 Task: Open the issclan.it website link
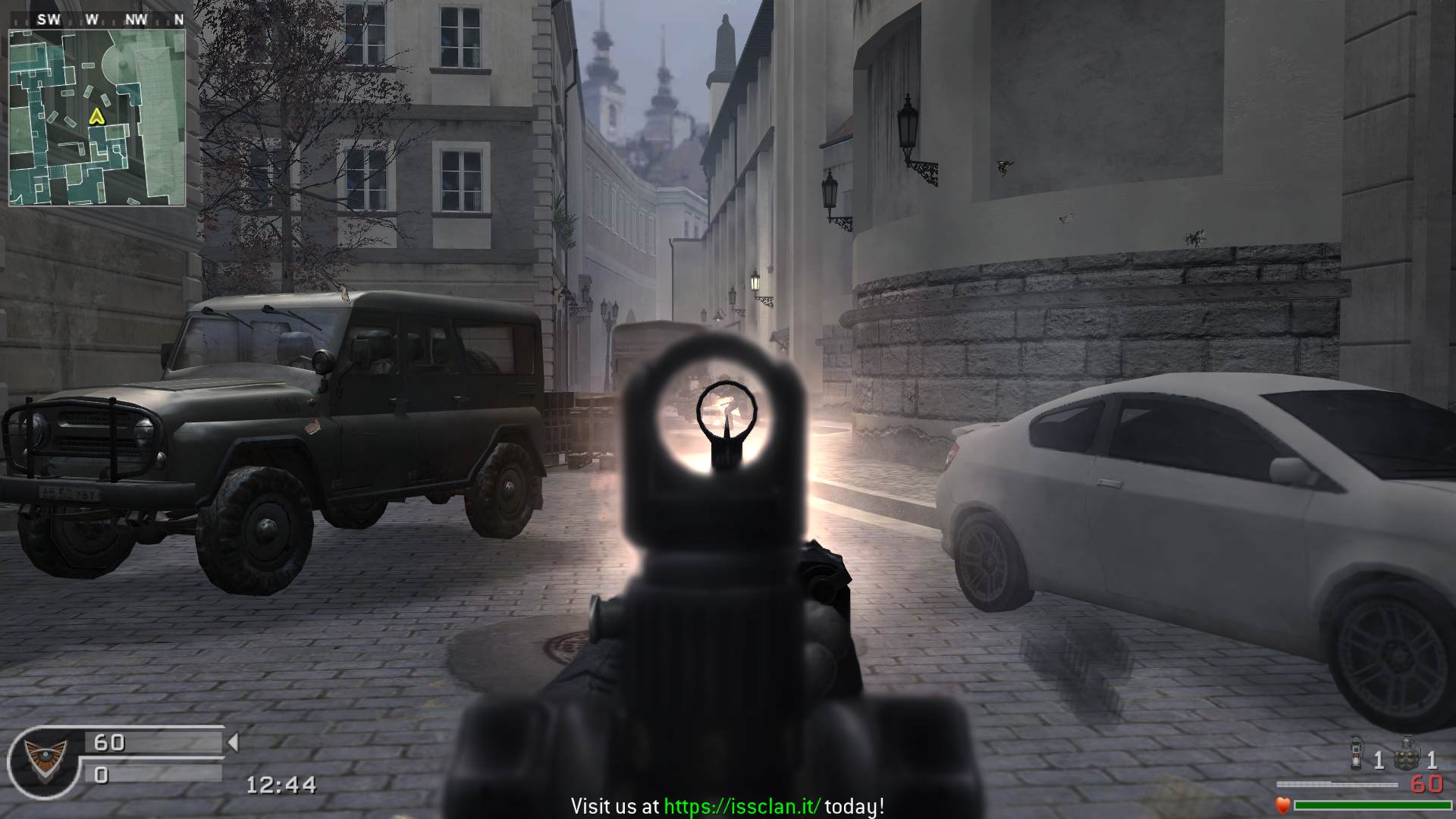742,806
